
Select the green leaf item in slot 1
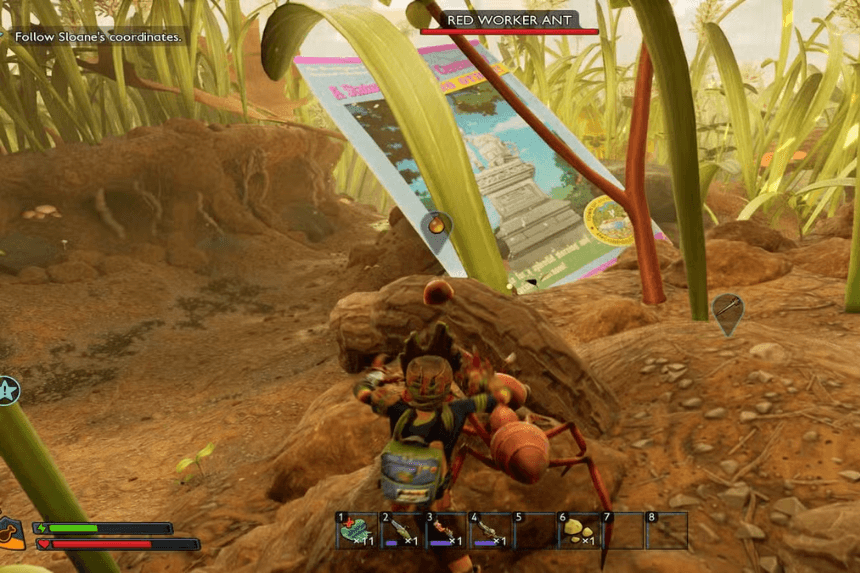coord(356,530)
